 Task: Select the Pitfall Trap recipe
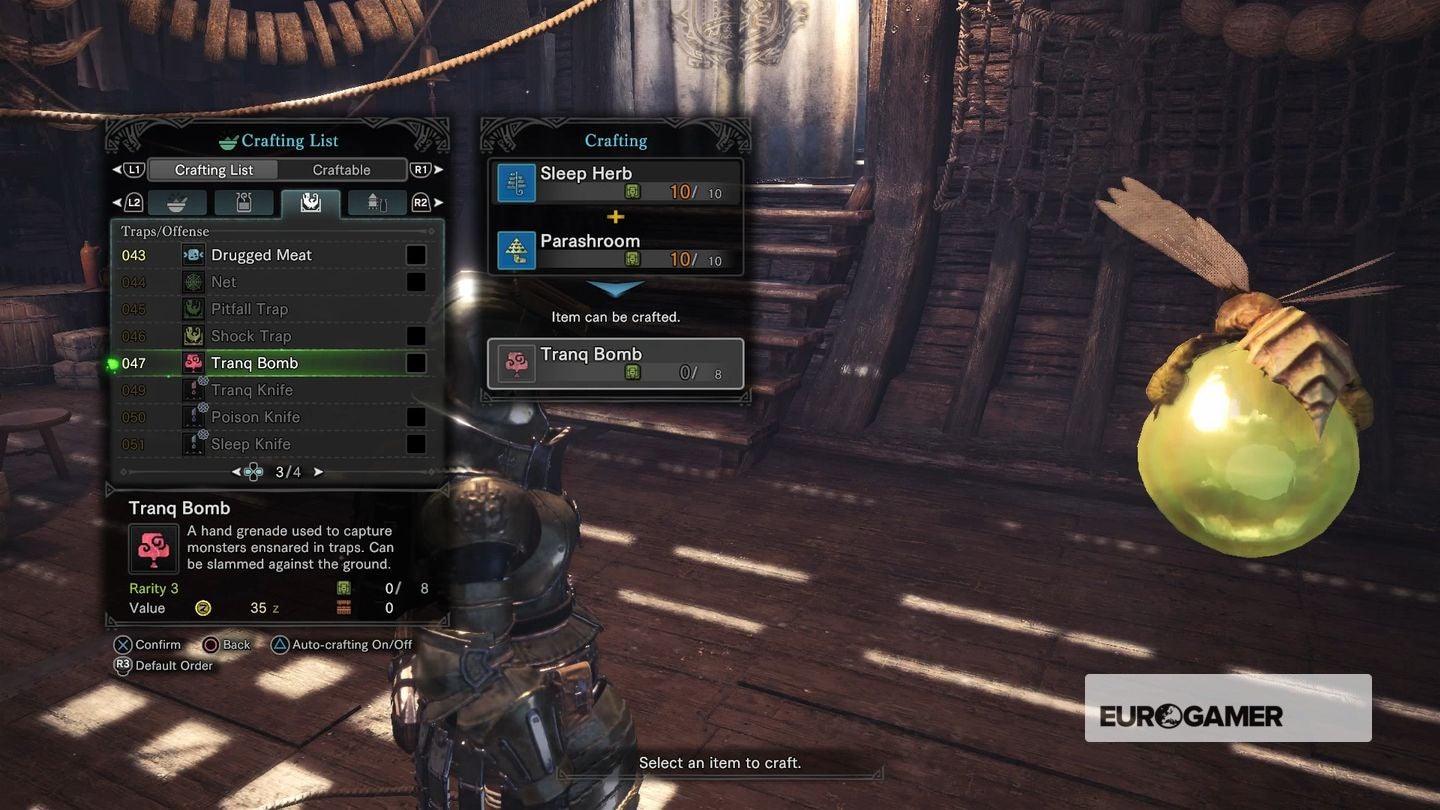pyautogui.click(x=249, y=309)
